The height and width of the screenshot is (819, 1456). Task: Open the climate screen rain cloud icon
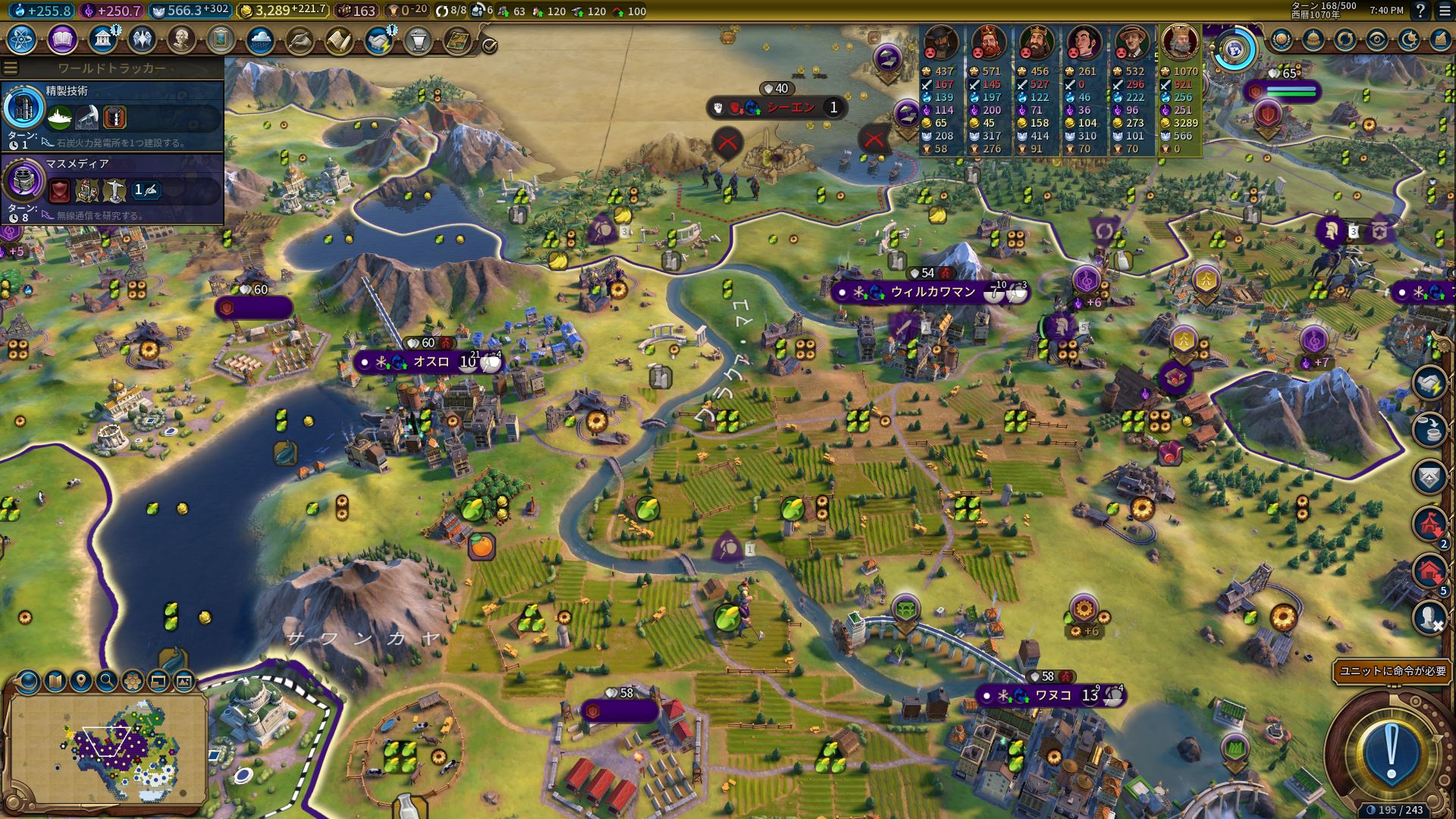[x=260, y=39]
